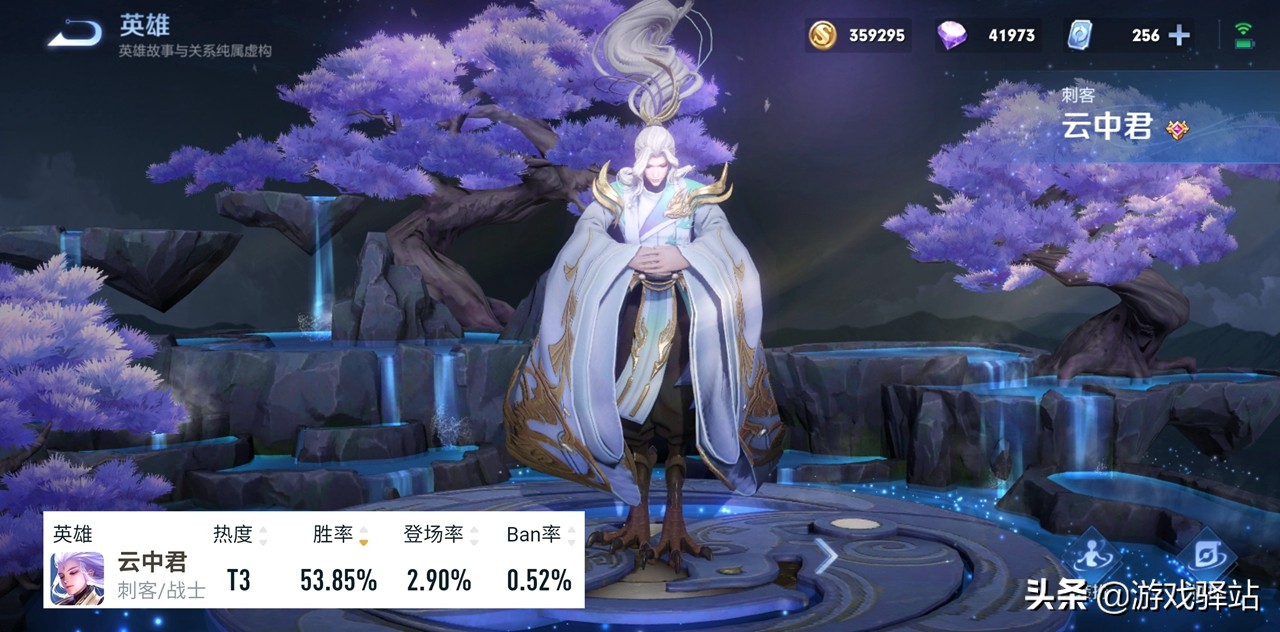1280x632 pixels.
Task: Open the purple diamond balance
Action: (951, 36)
